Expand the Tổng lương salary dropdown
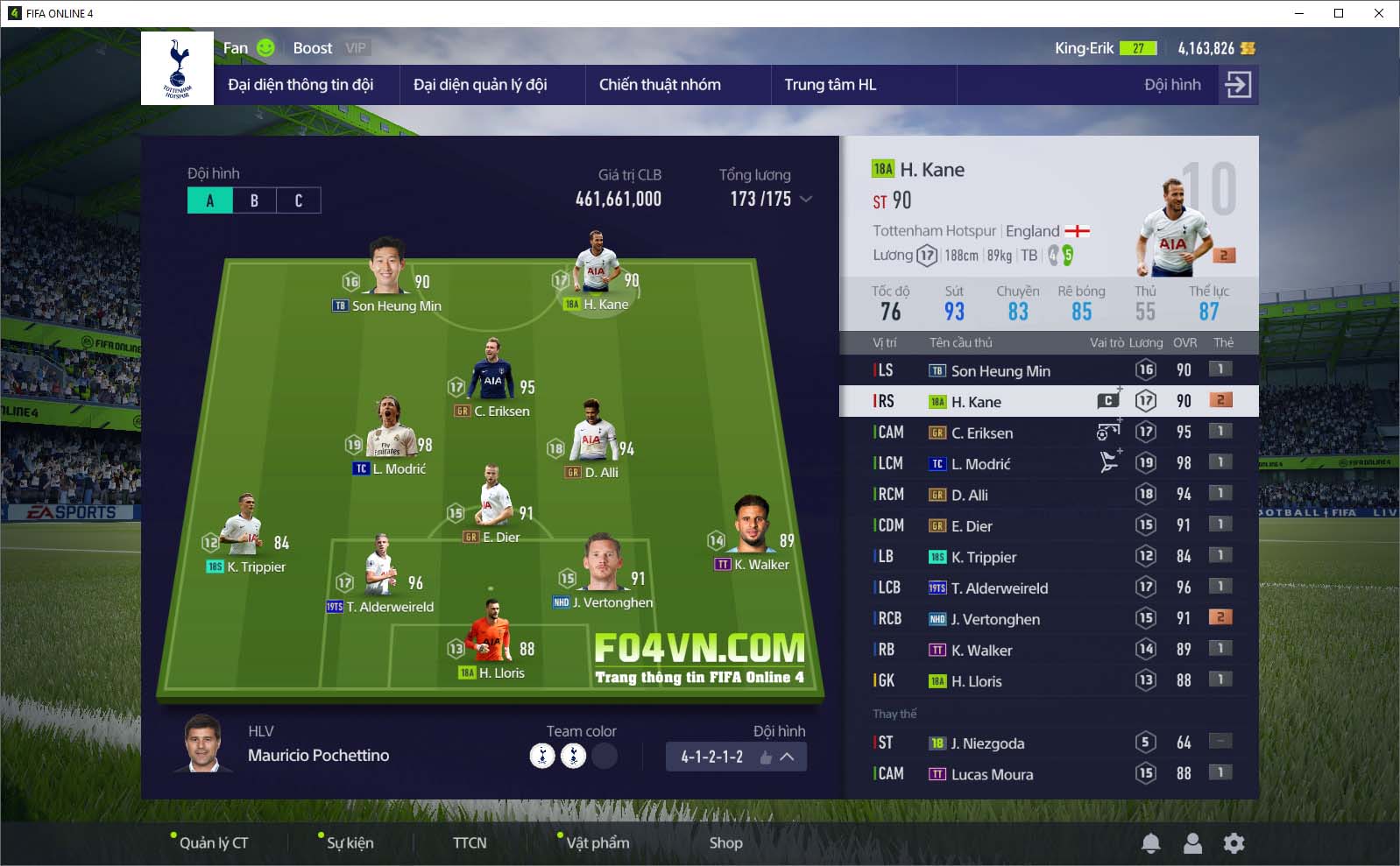 pyautogui.click(x=806, y=200)
